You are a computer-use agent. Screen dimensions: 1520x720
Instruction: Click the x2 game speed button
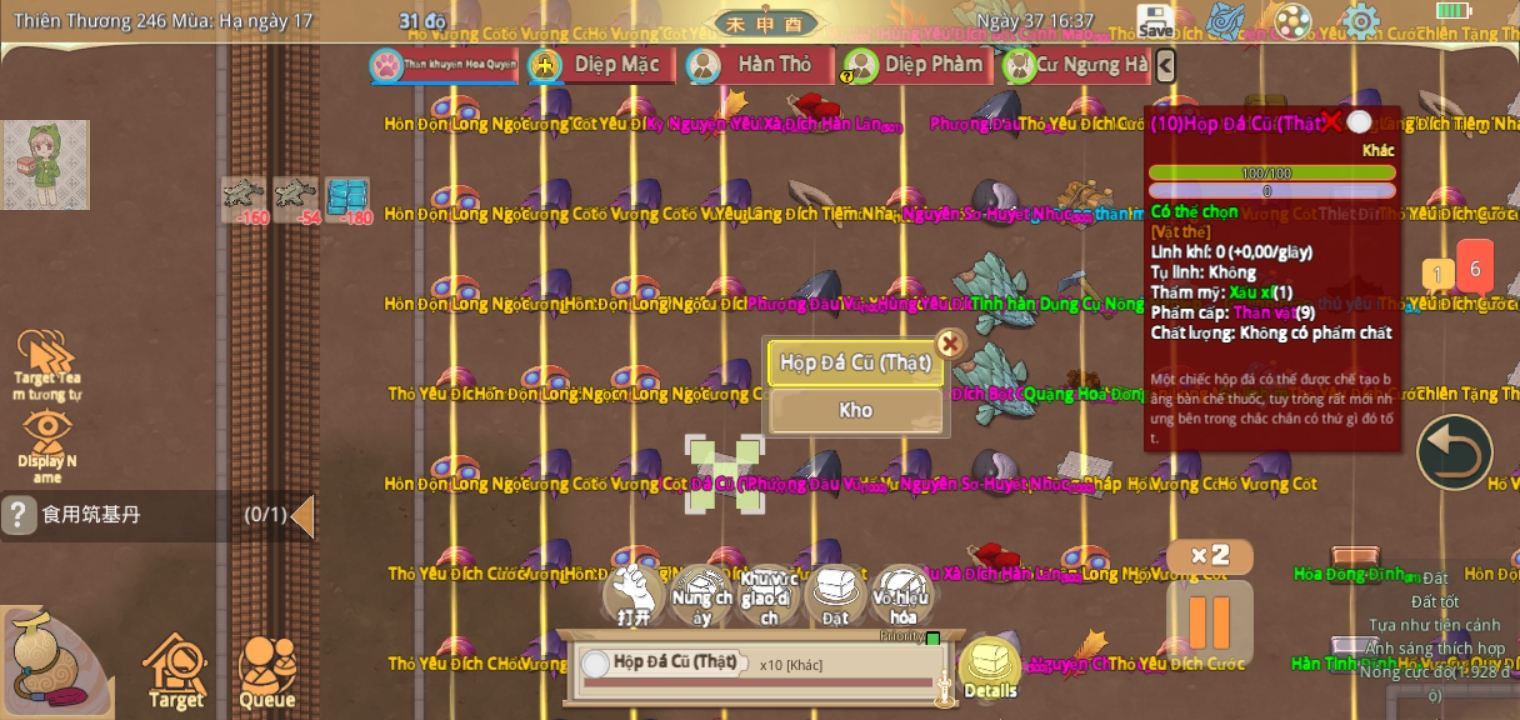[x=1209, y=557]
